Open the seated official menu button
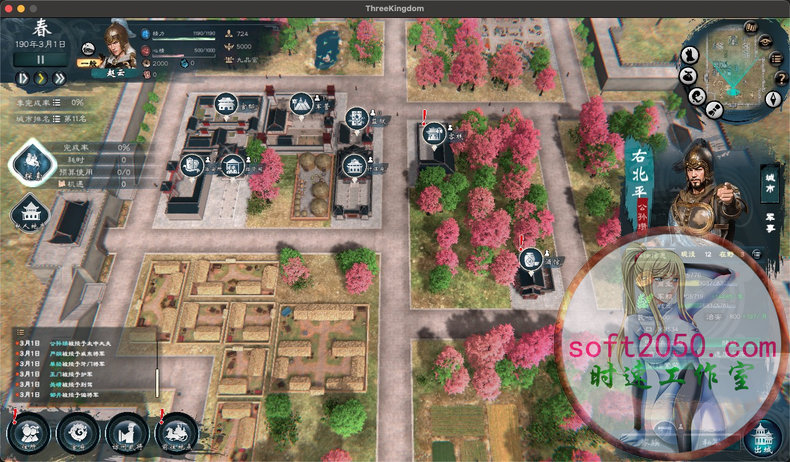Image resolution: width=790 pixels, height=462 pixels. [127, 433]
